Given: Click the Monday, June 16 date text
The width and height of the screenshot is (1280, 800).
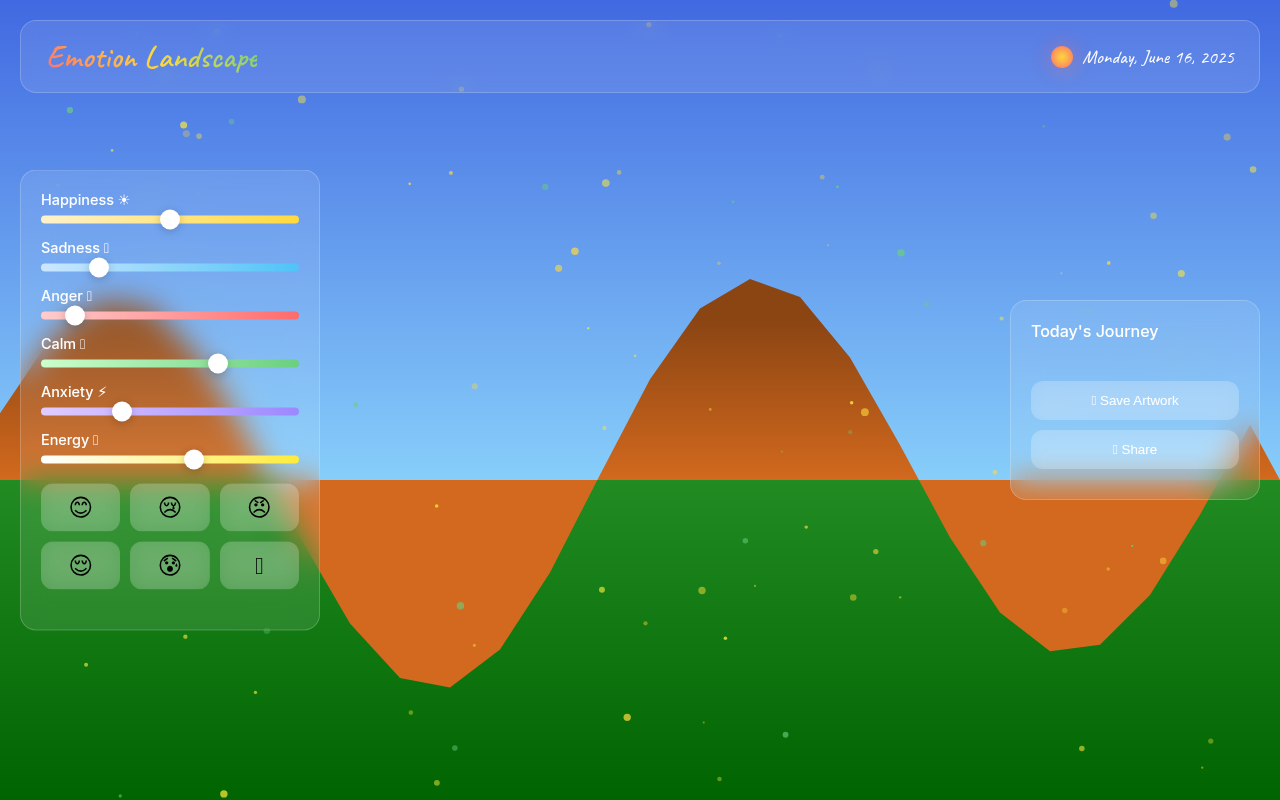Looking at the screenshot, I should click(1158, 57).
